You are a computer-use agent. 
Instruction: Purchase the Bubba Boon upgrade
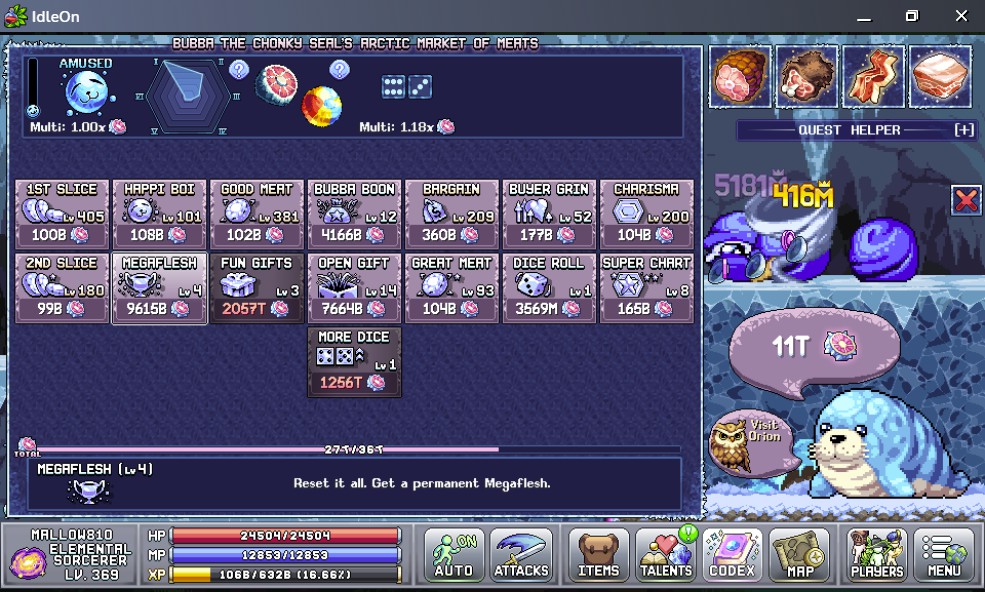pos(355,214)
